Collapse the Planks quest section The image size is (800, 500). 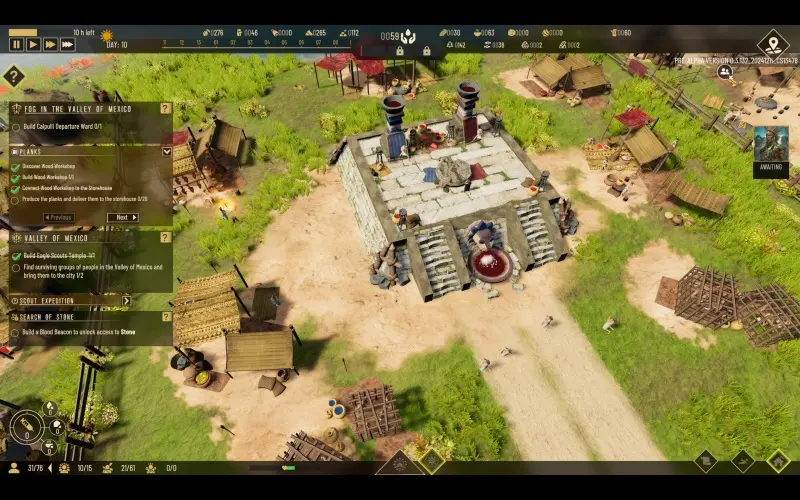point(166,151)
